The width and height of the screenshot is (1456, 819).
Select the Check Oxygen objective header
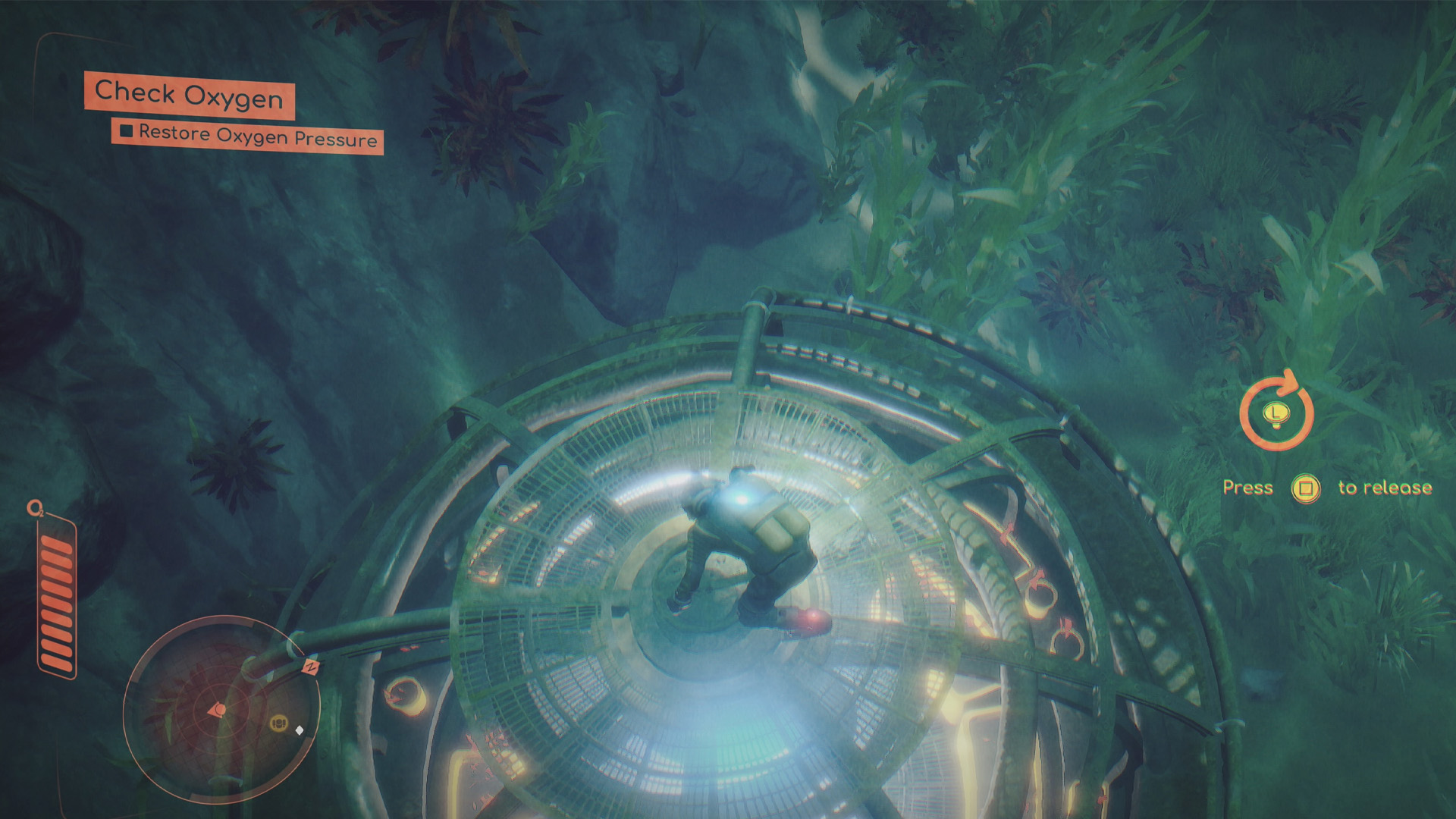[x=189, y=96]
